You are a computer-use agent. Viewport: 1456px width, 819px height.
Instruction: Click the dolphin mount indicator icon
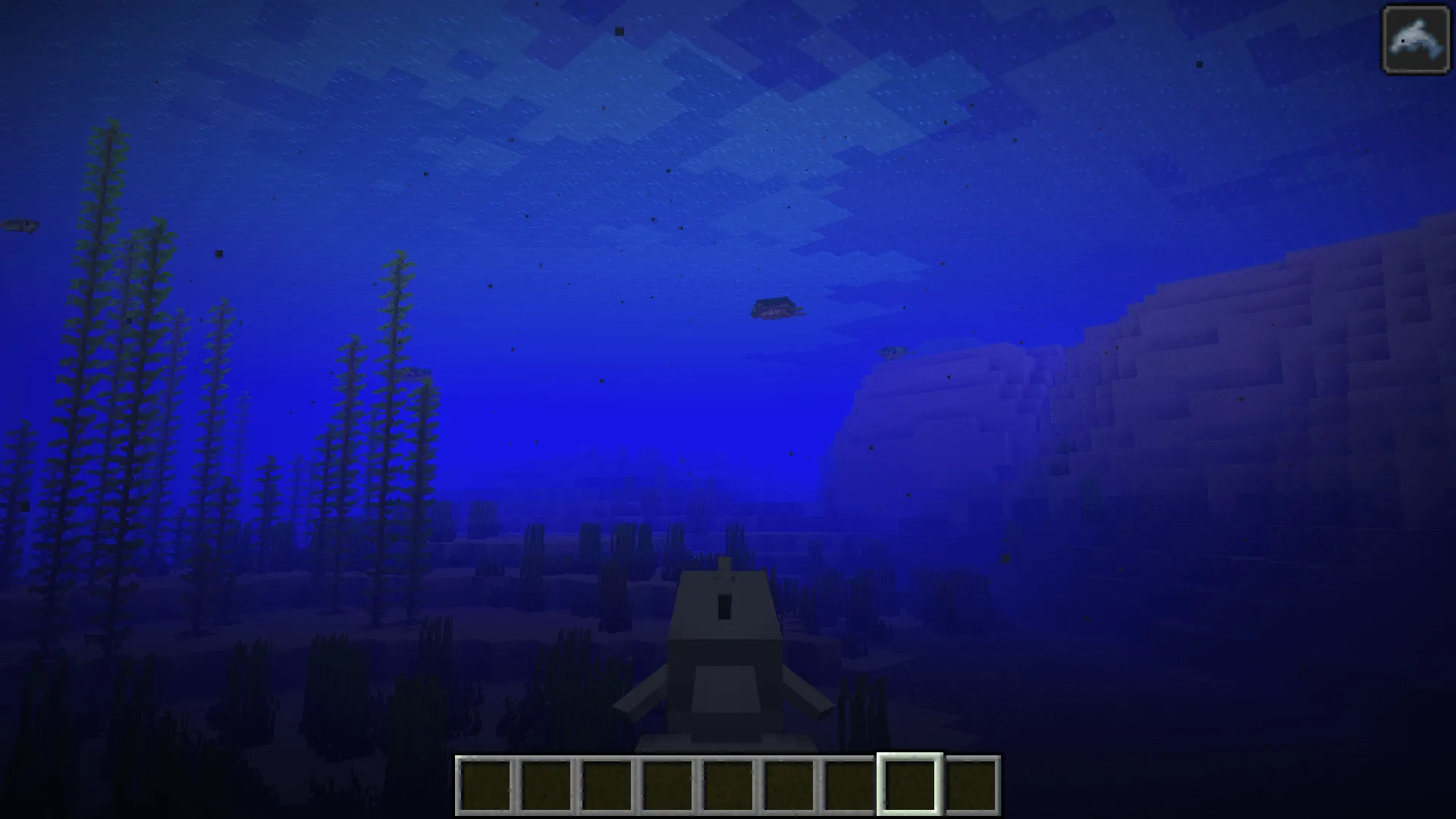[1417, 39]
